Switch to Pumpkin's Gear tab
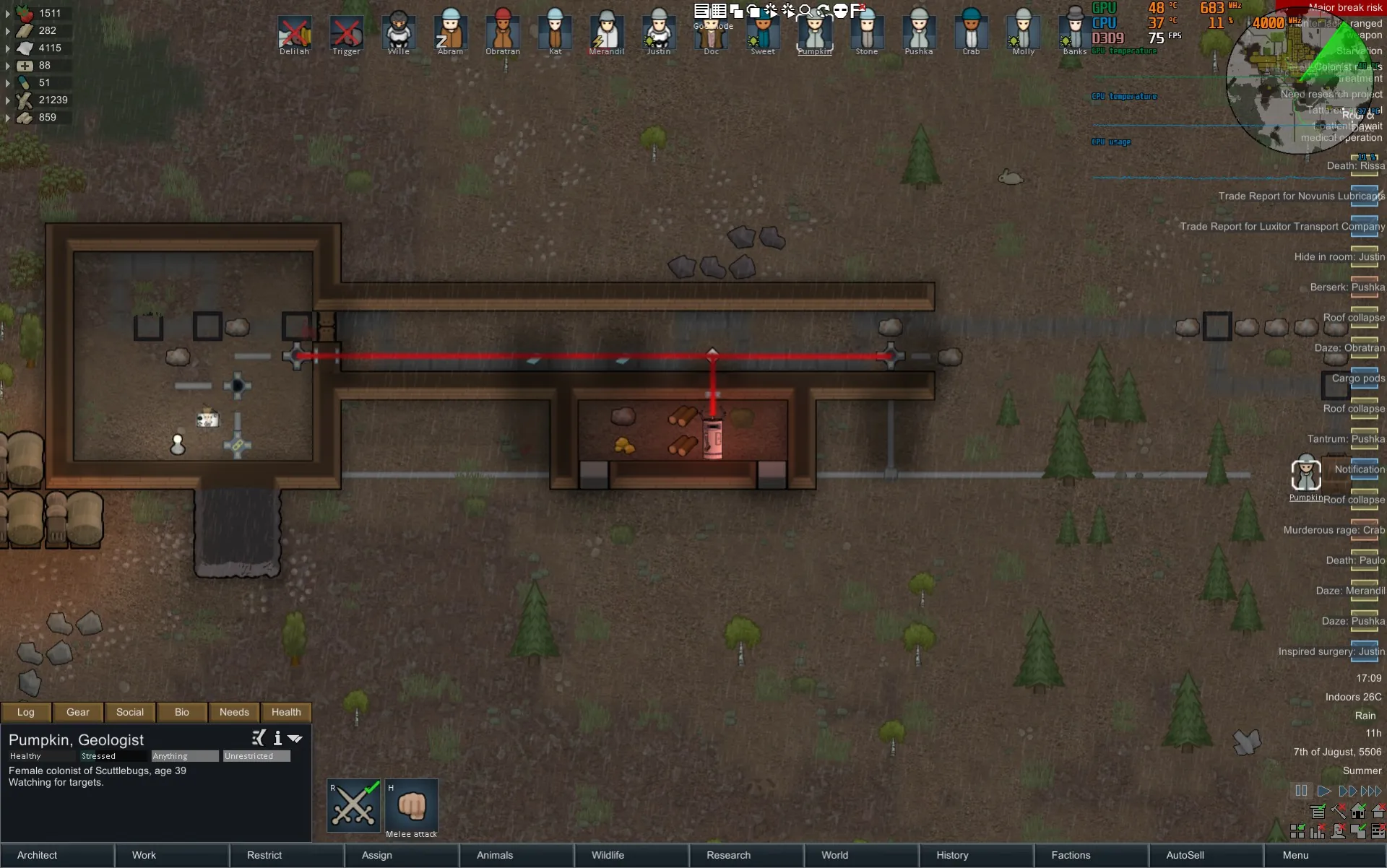The height and width of the screenshot is (868, 1387). click(x=78, y=712)
